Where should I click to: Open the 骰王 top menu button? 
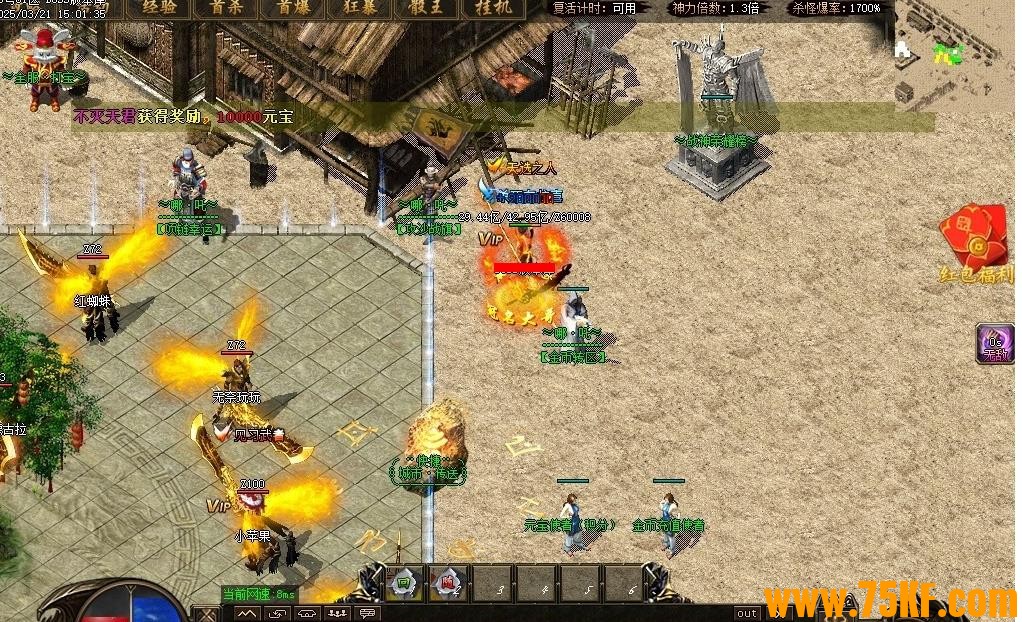click(428, 9)
